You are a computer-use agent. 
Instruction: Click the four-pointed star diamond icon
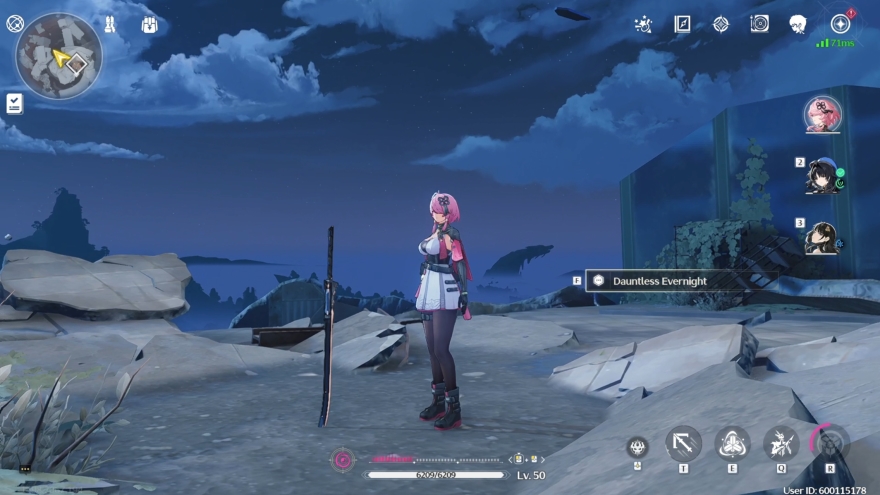click(721, 24)
